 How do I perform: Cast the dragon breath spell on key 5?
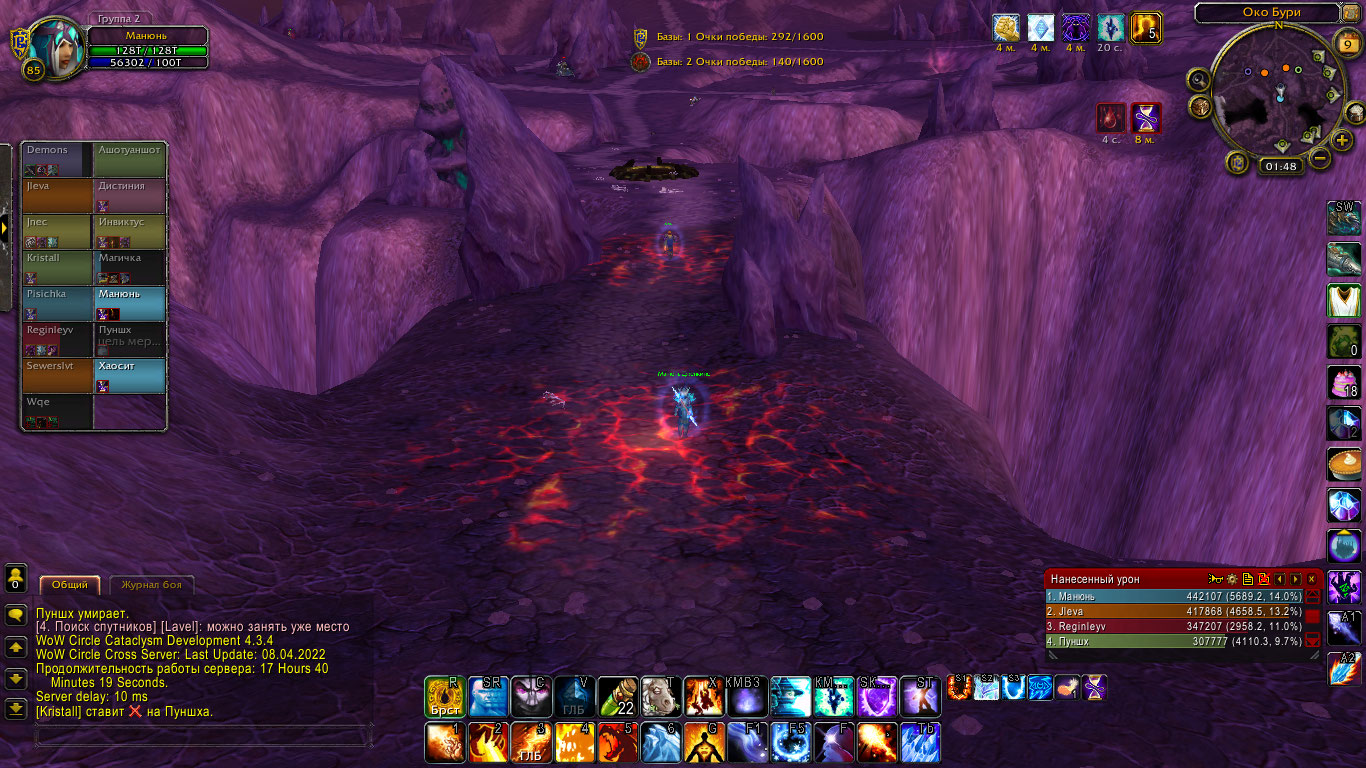point(617,743)
